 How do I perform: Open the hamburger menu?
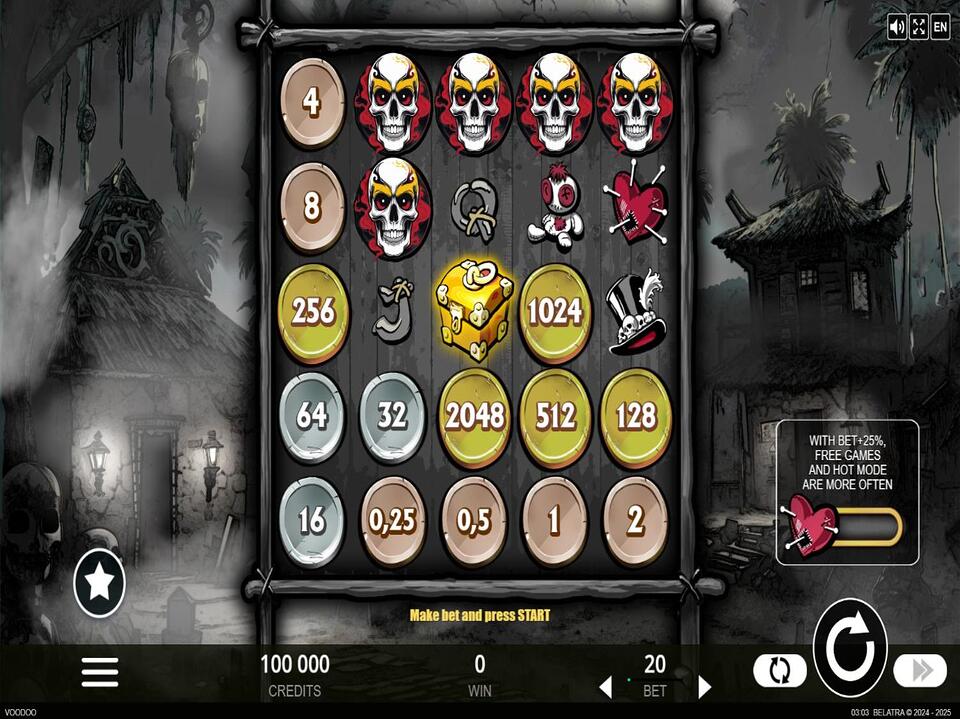coord(100,672)
